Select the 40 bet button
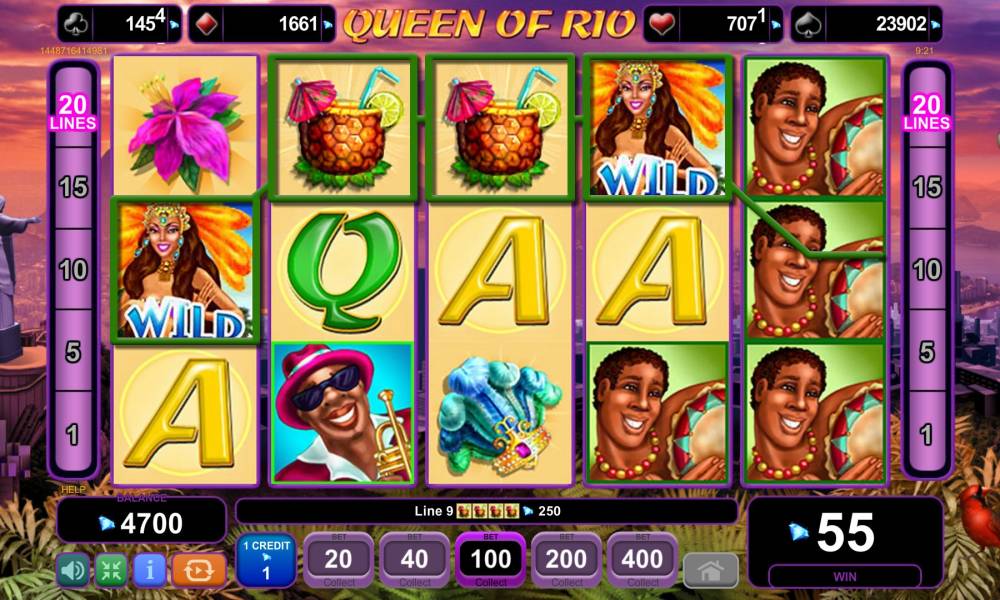Image resolution: width=1000 pixels, height=600 pixels. [x=415, y=560]
